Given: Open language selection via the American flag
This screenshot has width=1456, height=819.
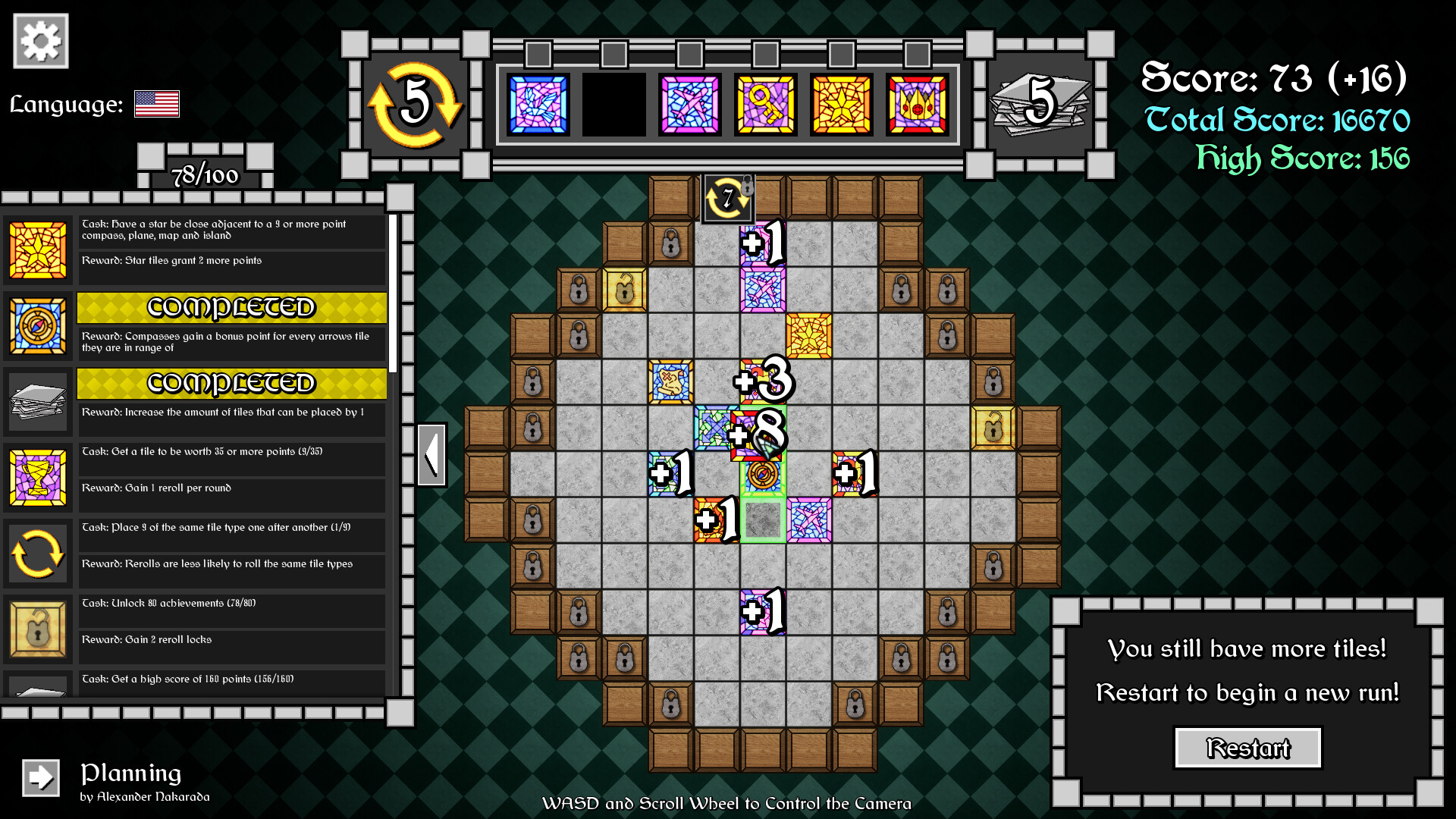Looking at the screenshot, I should click(x=157, y=105).
